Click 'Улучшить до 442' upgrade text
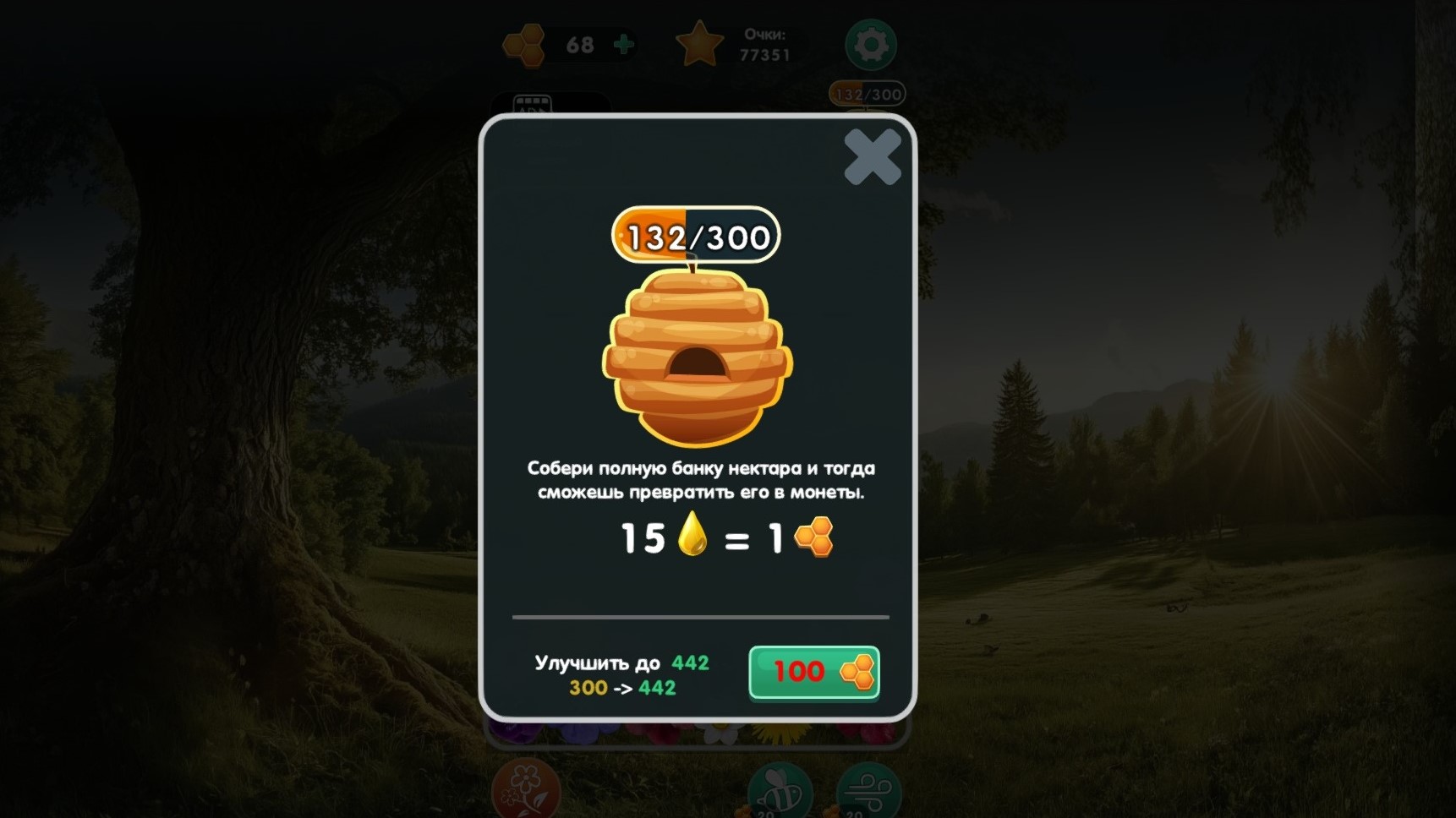Image resolution: width=1456 pixels, height=818 pixels. tap(620, 663)
